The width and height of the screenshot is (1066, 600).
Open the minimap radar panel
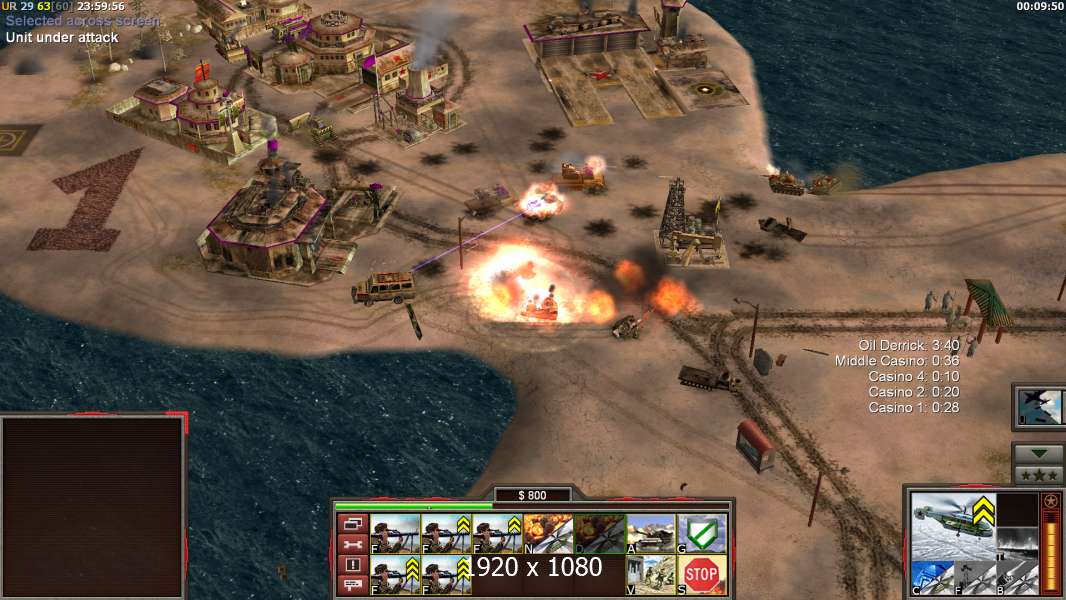coord(93,505)
